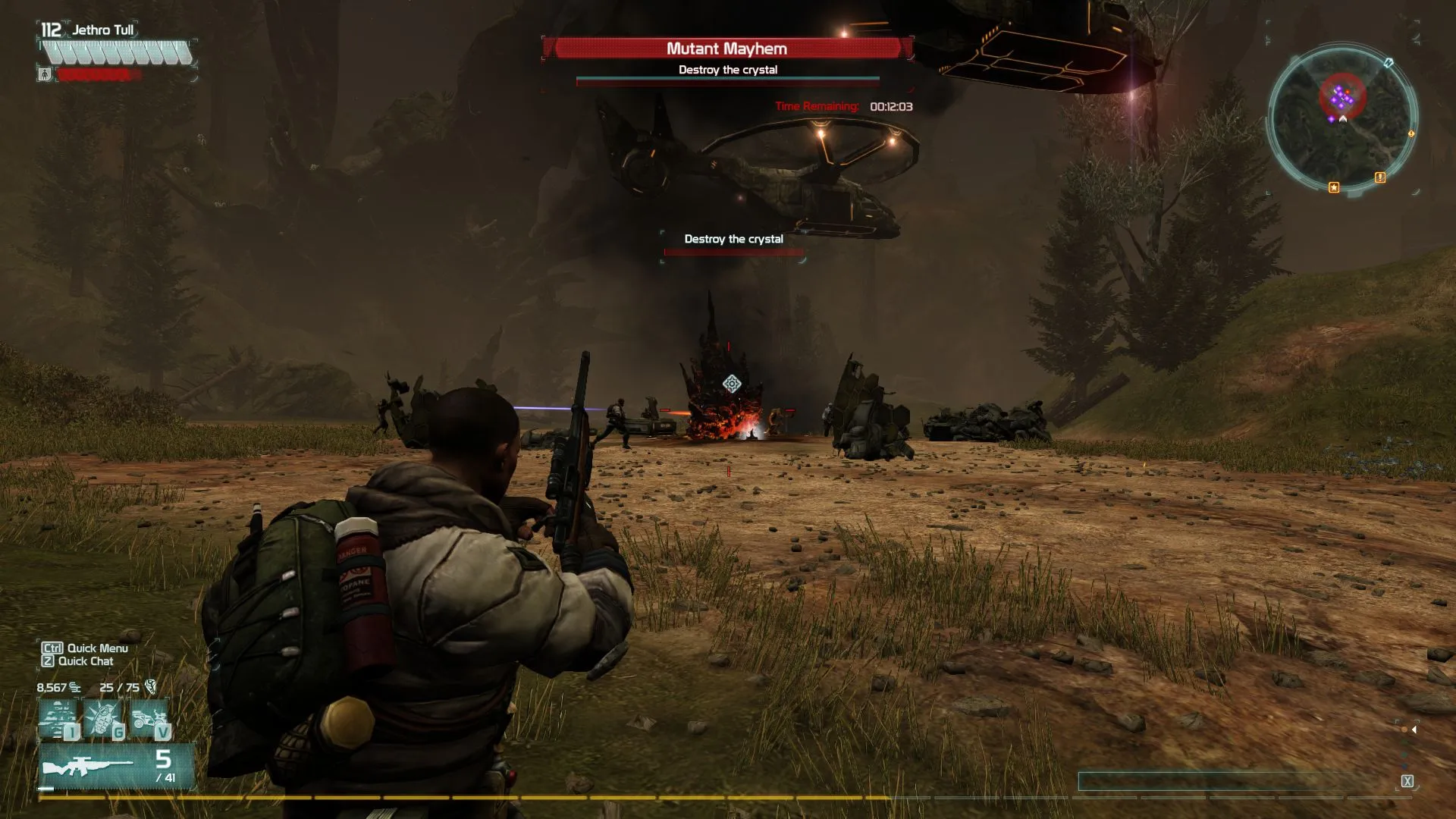Open the circular minimap
The width and height of the screenshot is (1456, 819).
point(1341,116)
